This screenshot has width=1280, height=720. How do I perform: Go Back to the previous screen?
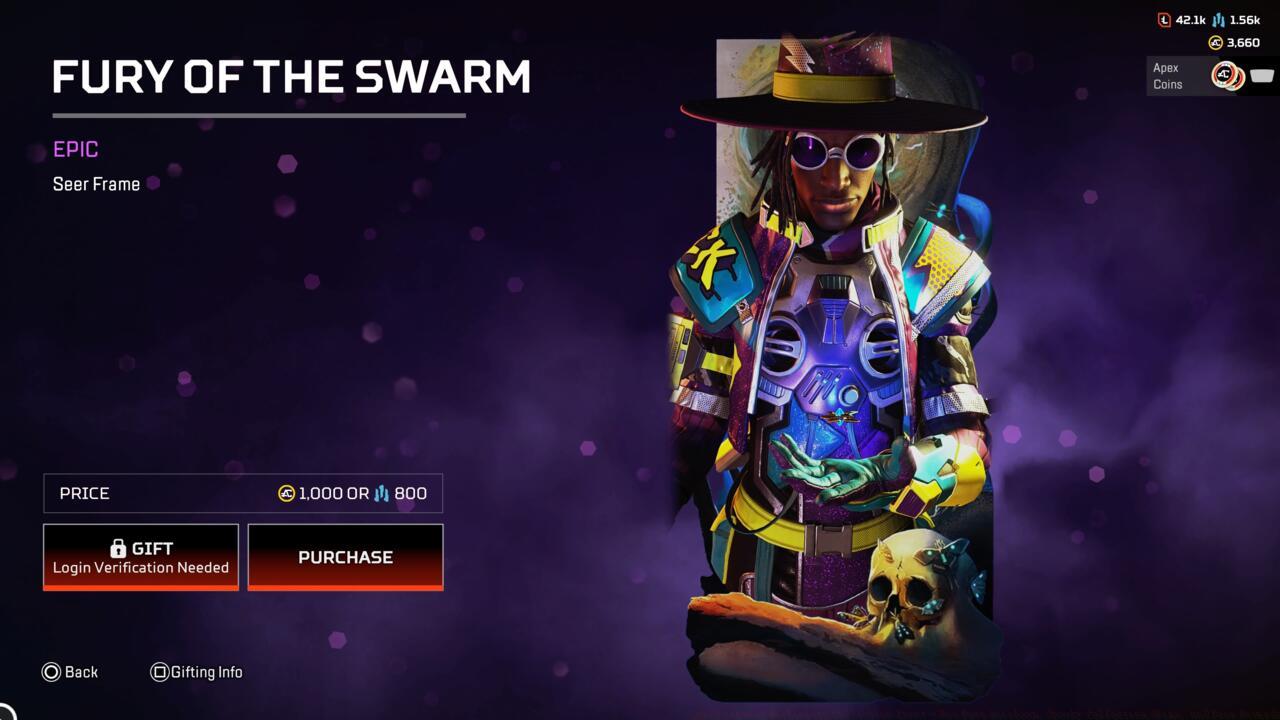(70, 672)
